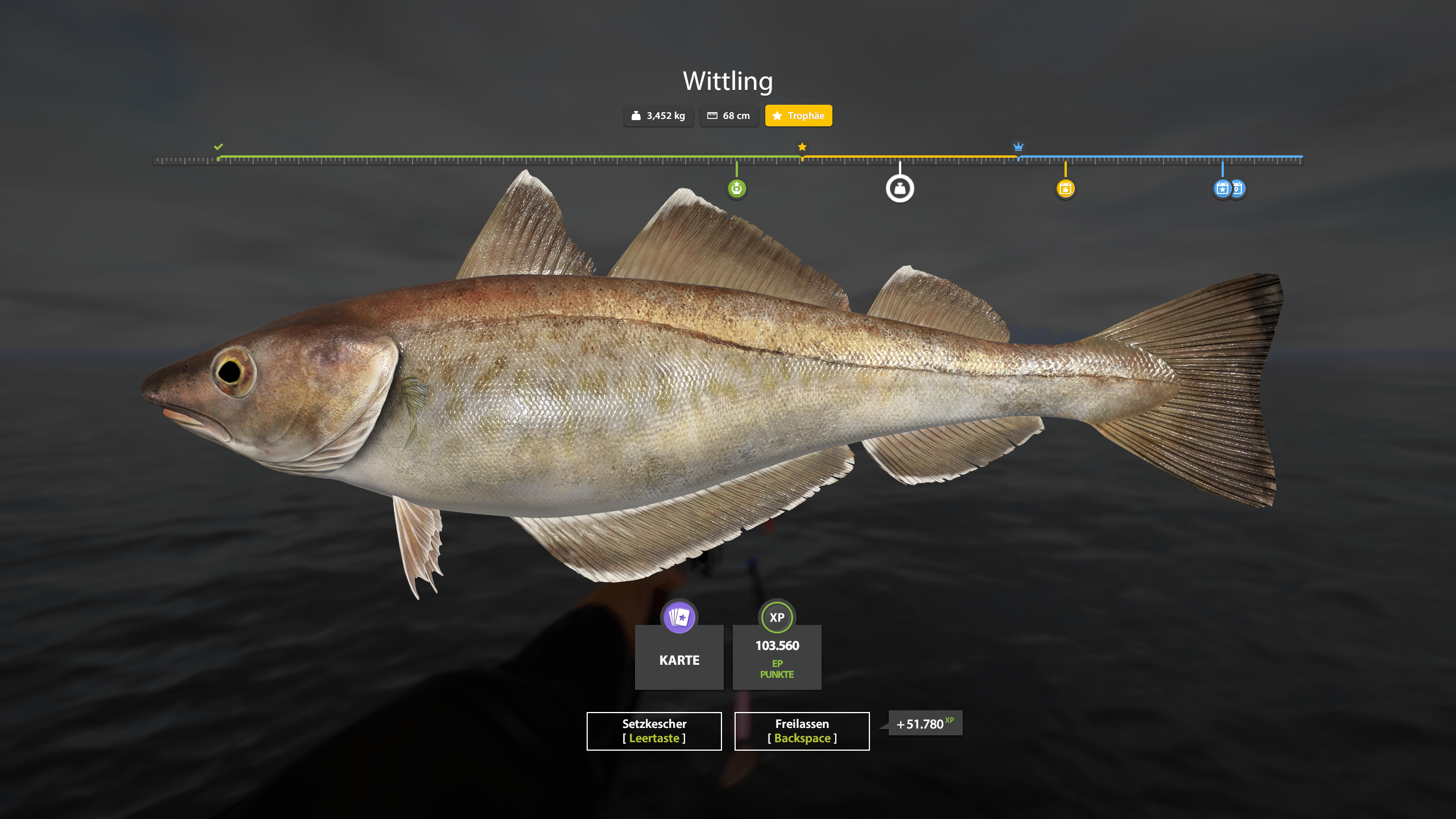Click the blue crown threshold marker

(x=1018, y=147)
